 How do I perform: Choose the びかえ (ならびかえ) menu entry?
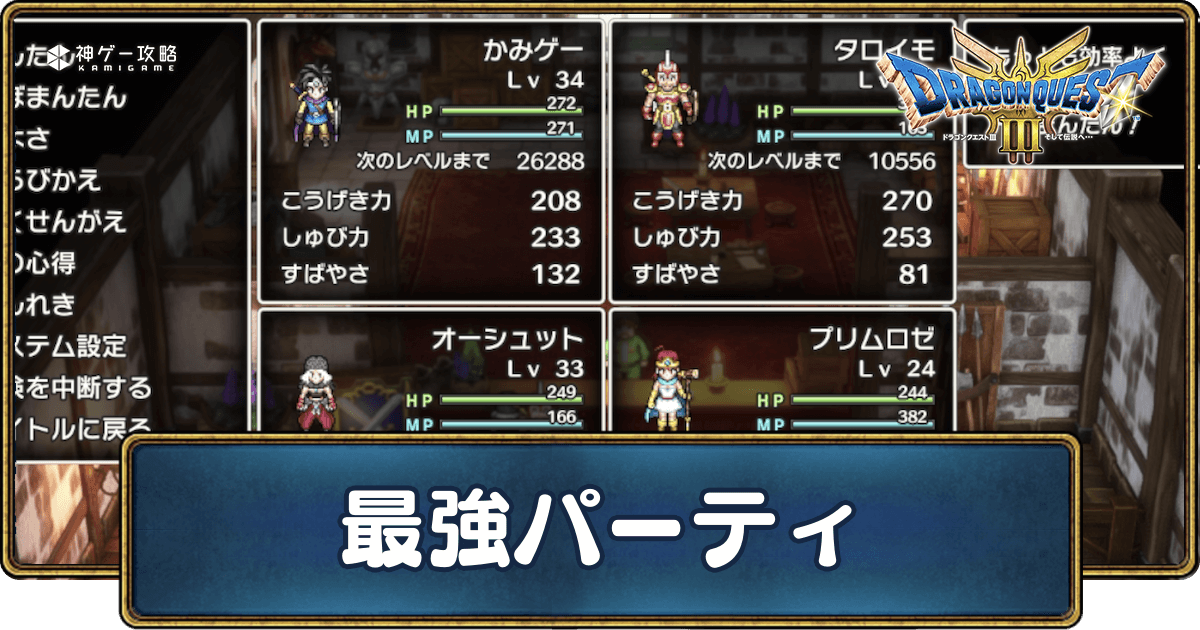pyautogui.click(x=58, y=181)
